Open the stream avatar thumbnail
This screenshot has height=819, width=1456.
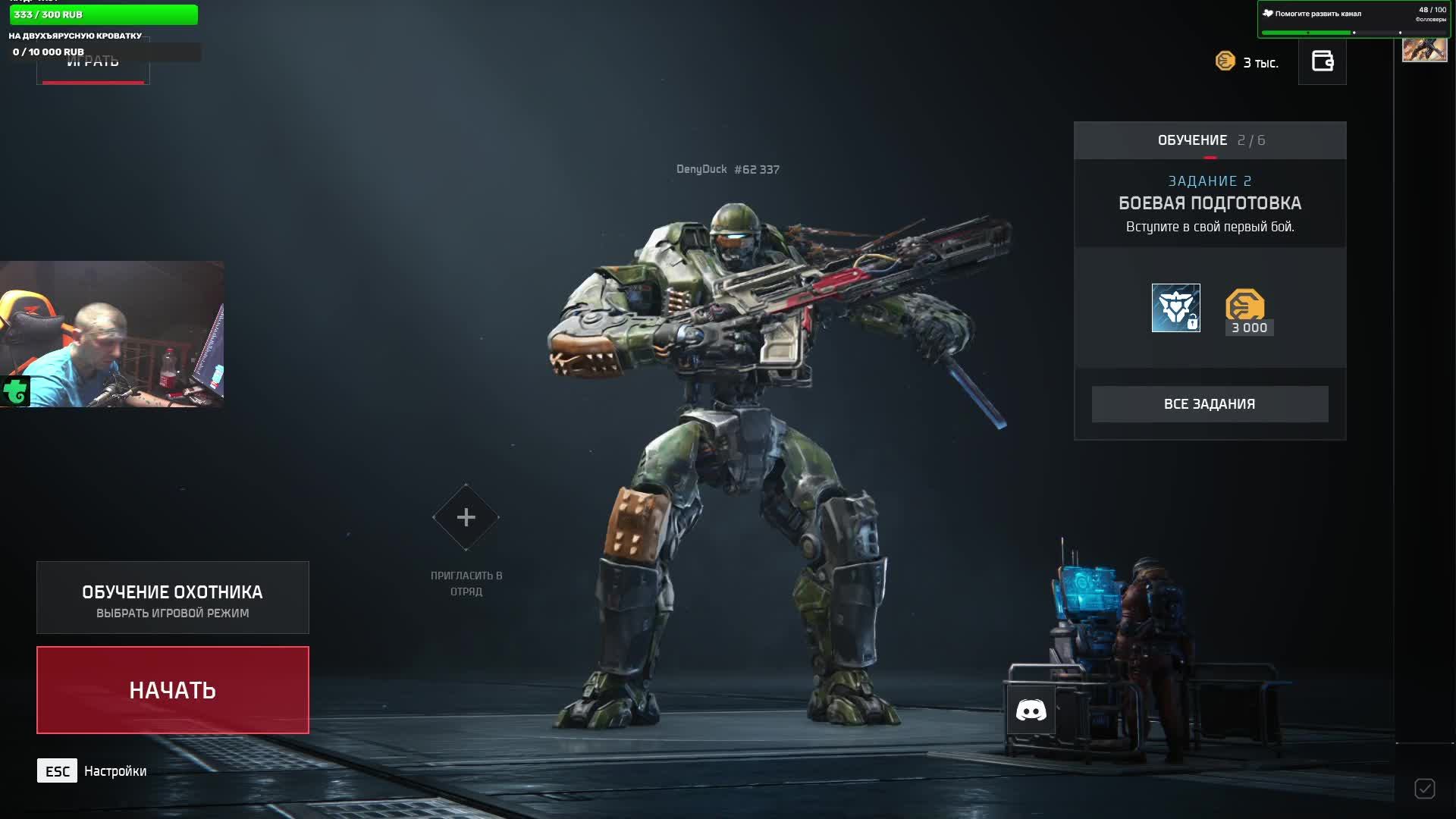(1424, 49)
